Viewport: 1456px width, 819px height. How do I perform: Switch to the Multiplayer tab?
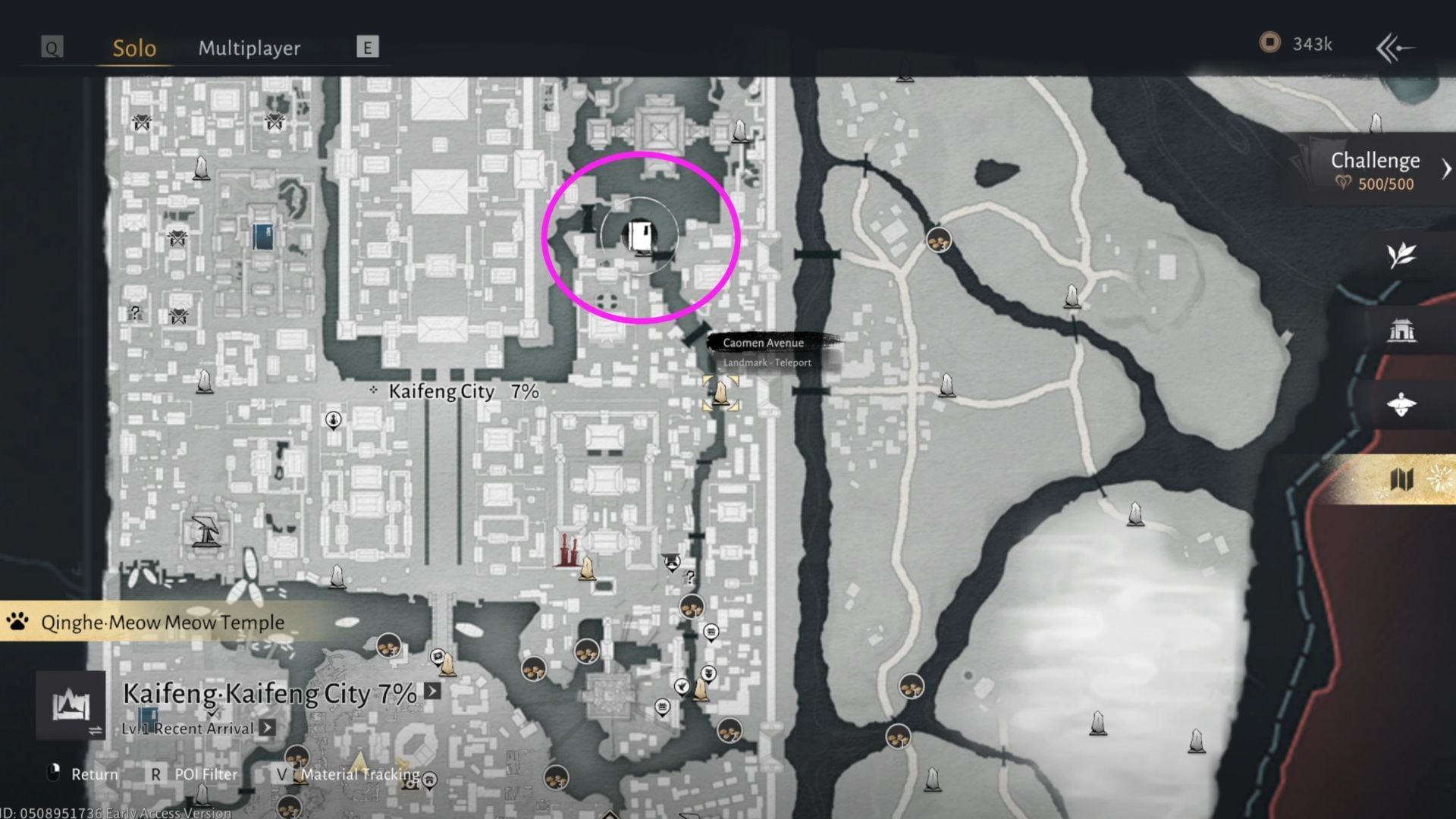[249, 48]
